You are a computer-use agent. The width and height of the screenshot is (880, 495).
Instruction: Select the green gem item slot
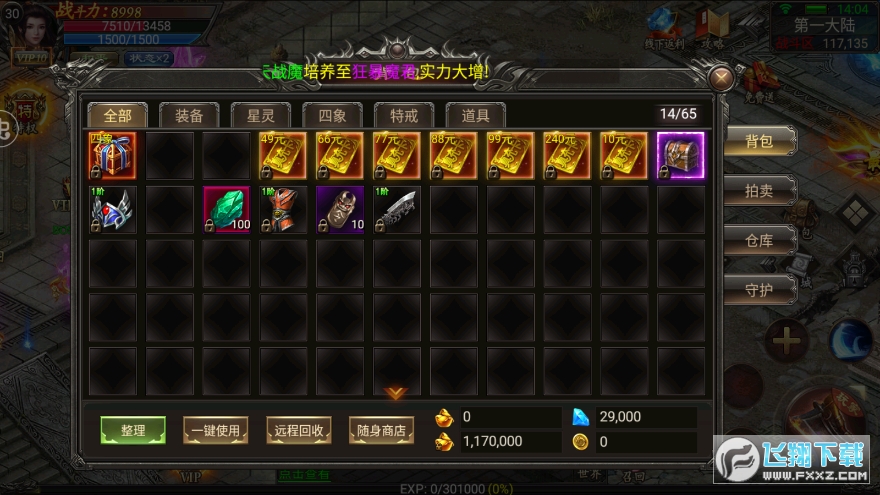226,210
